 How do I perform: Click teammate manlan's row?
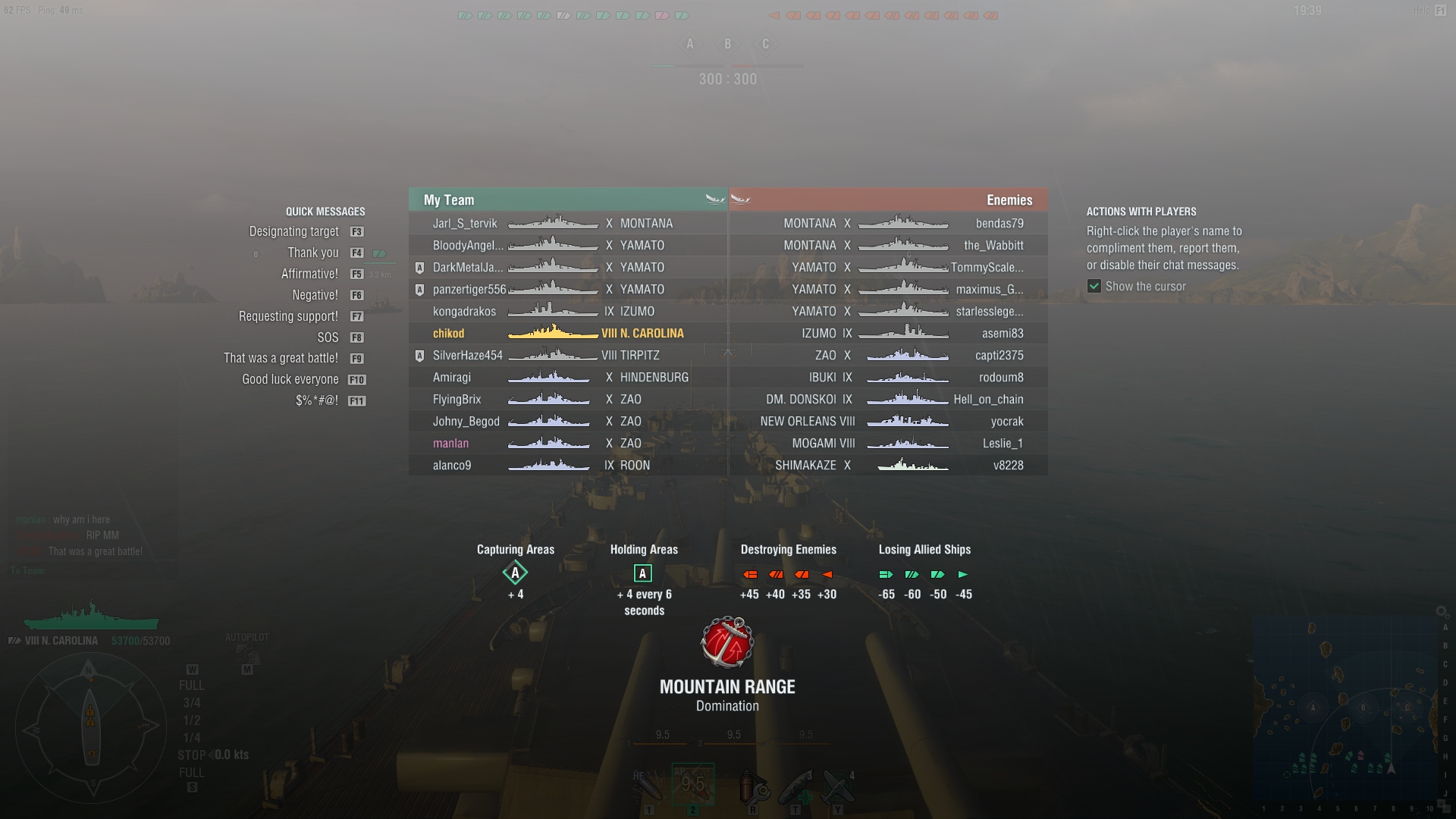pos(450,444)
